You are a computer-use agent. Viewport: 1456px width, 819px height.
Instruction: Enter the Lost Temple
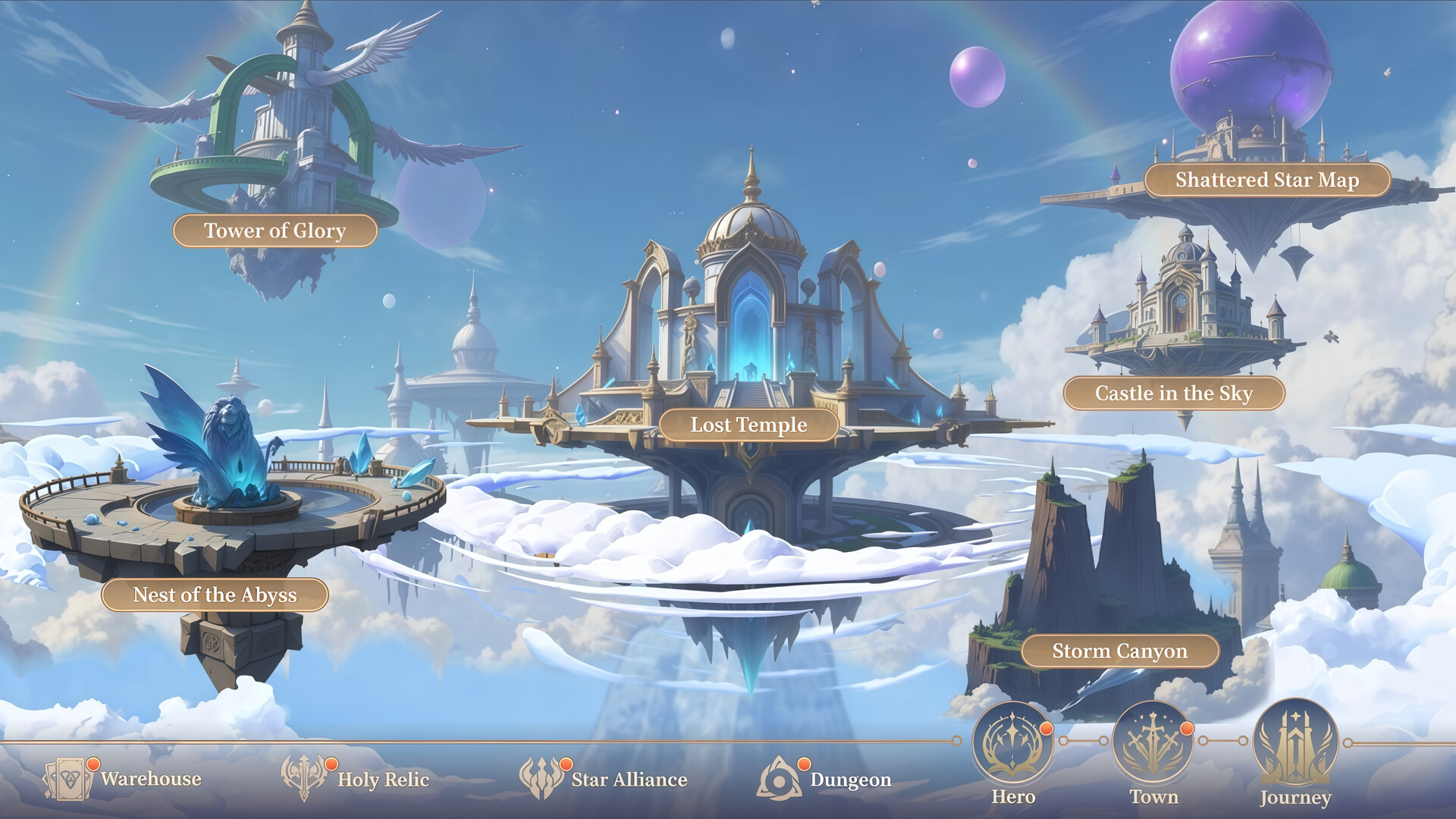tap(749, 425)
